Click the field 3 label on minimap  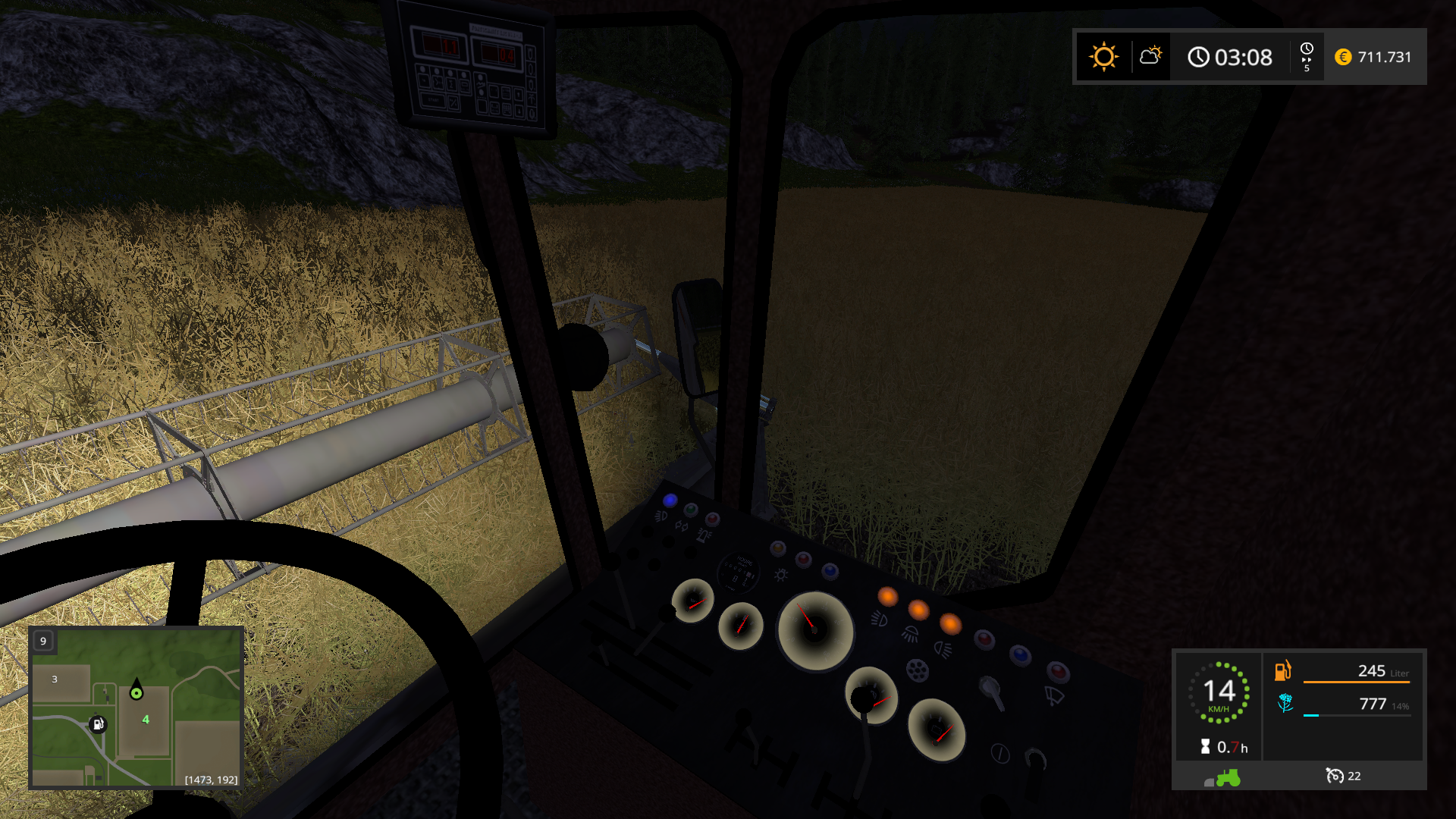click(x=55, y=679)
